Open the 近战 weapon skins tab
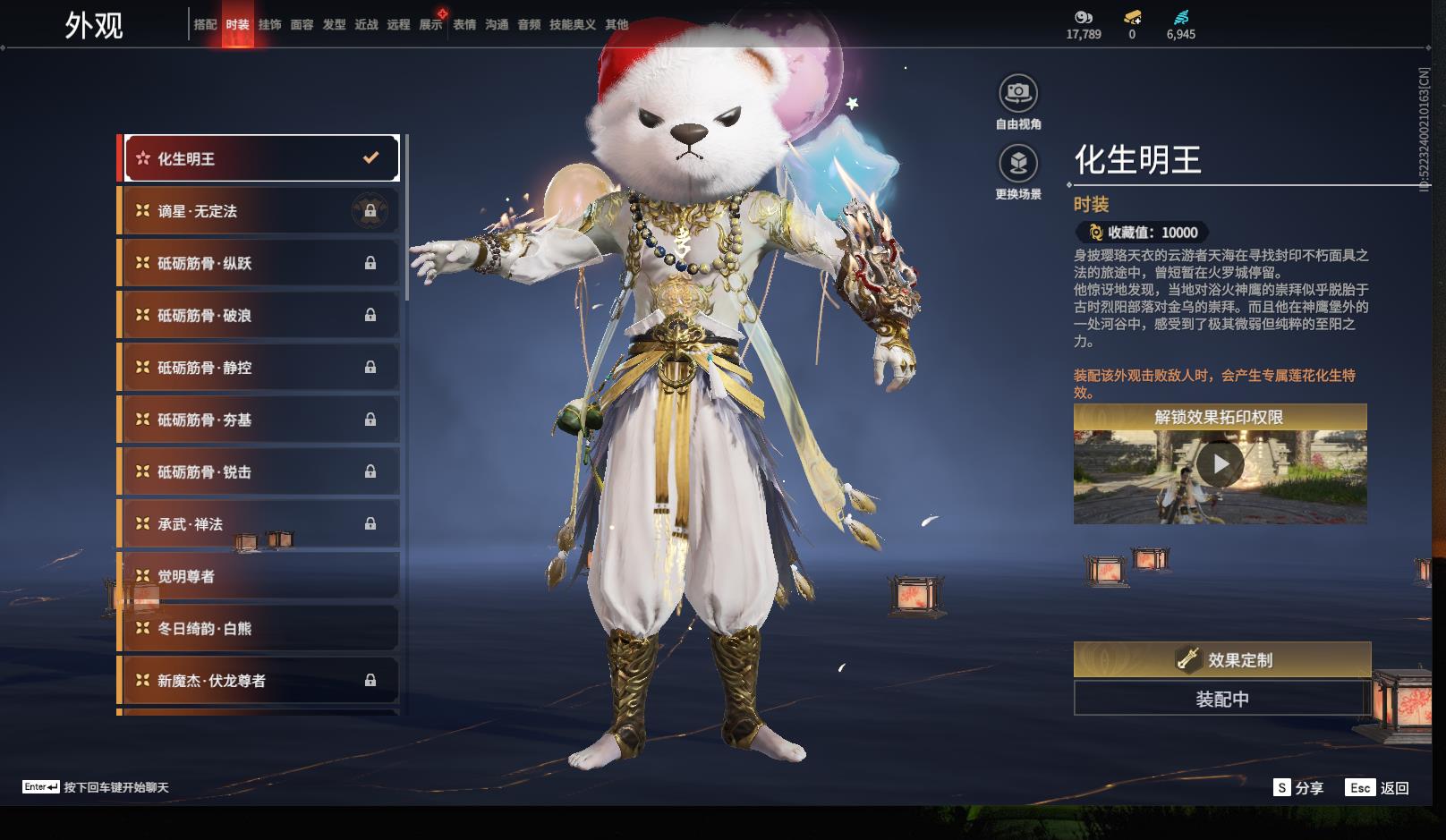The image size is (1446, 840). click(x=366, y=25)
